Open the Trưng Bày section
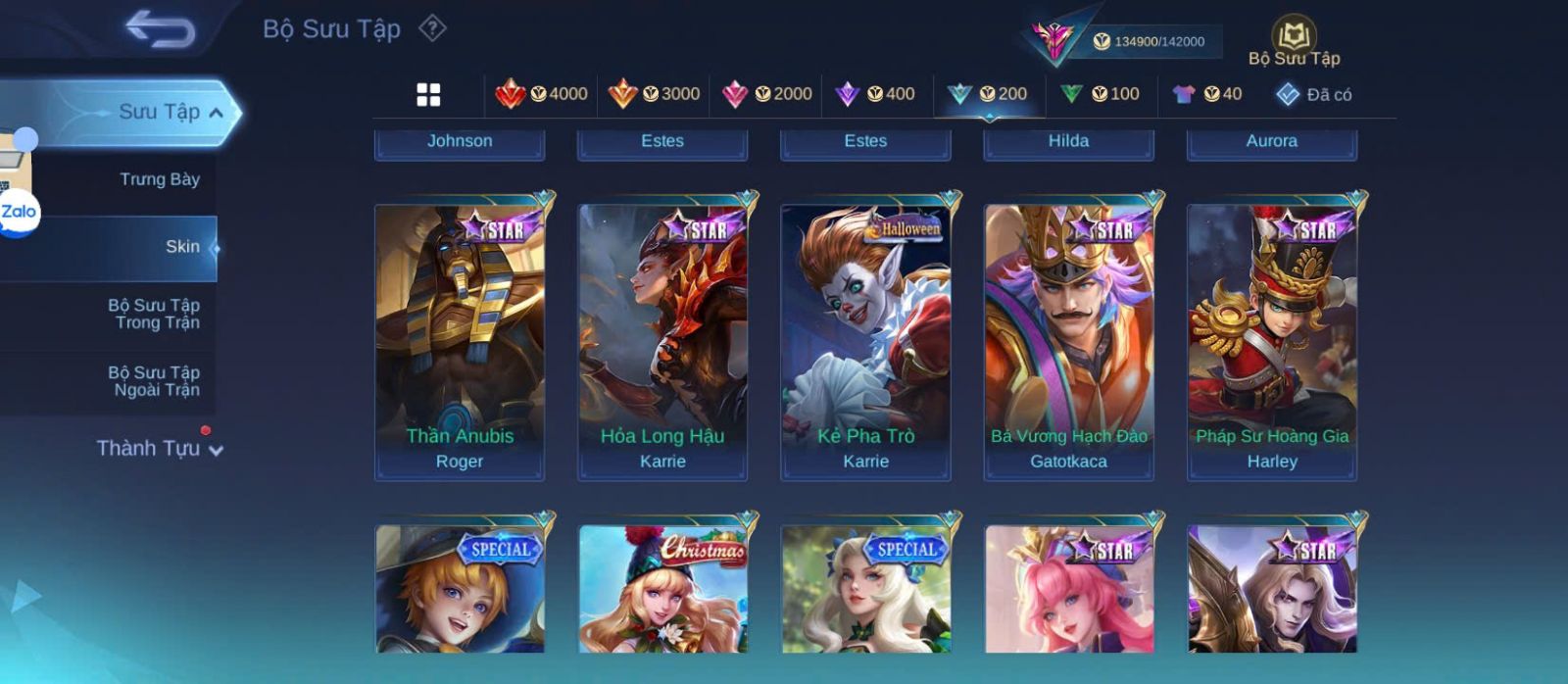The image size is (1568, 684). pos(159,179)
